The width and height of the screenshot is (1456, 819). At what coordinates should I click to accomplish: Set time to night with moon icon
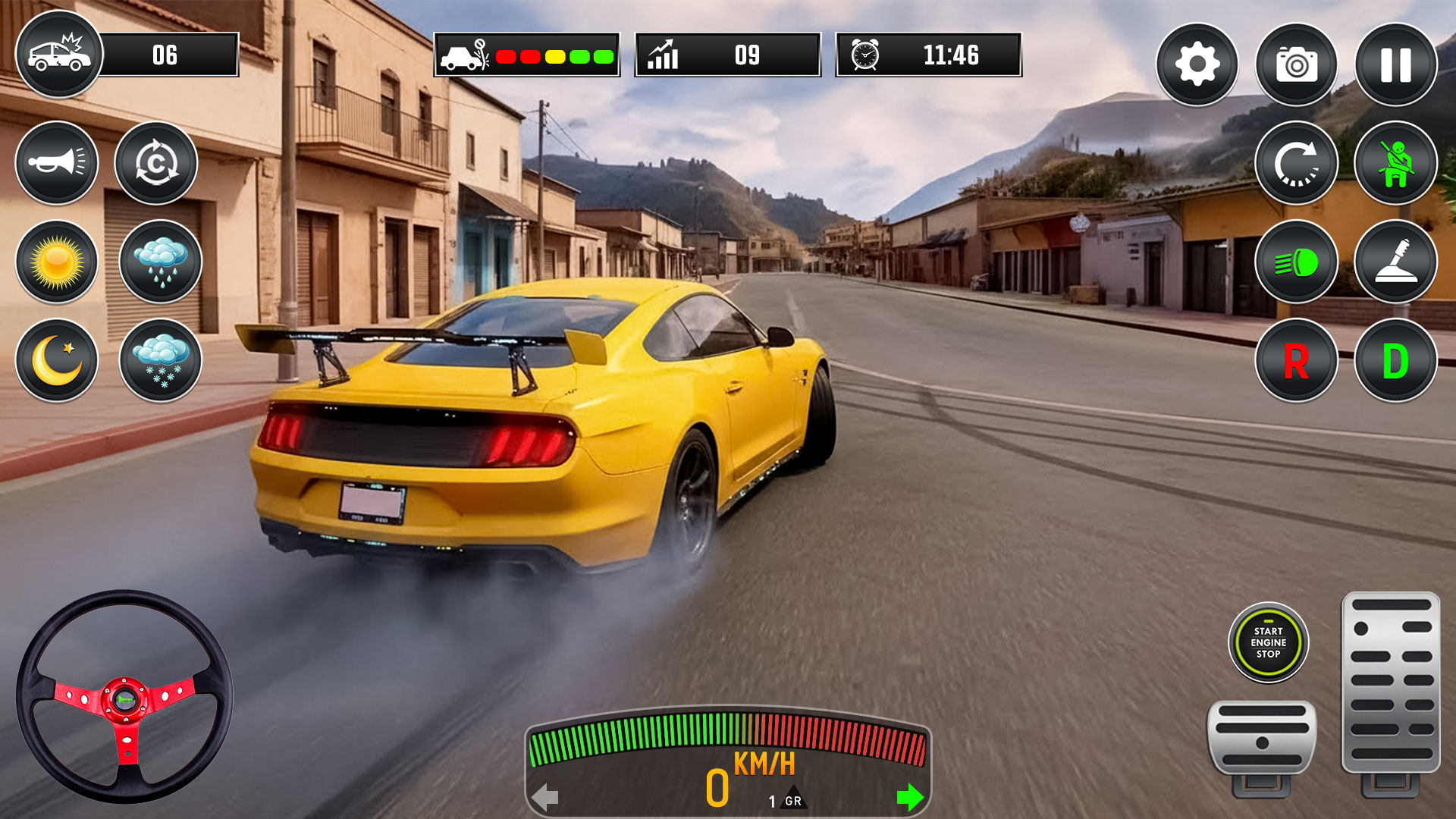[57, 362]
